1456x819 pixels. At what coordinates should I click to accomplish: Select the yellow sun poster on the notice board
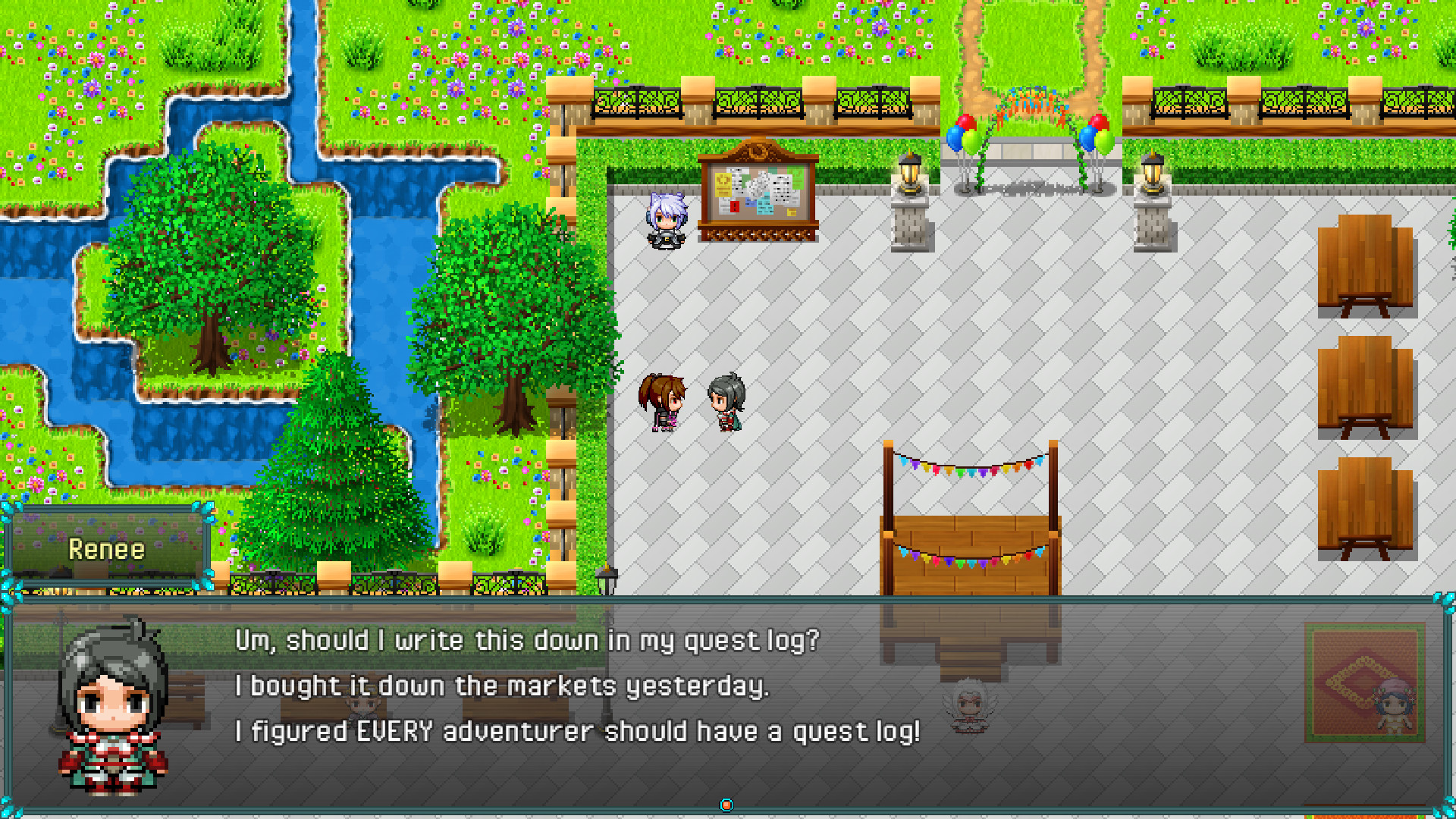tap(723, 185)
